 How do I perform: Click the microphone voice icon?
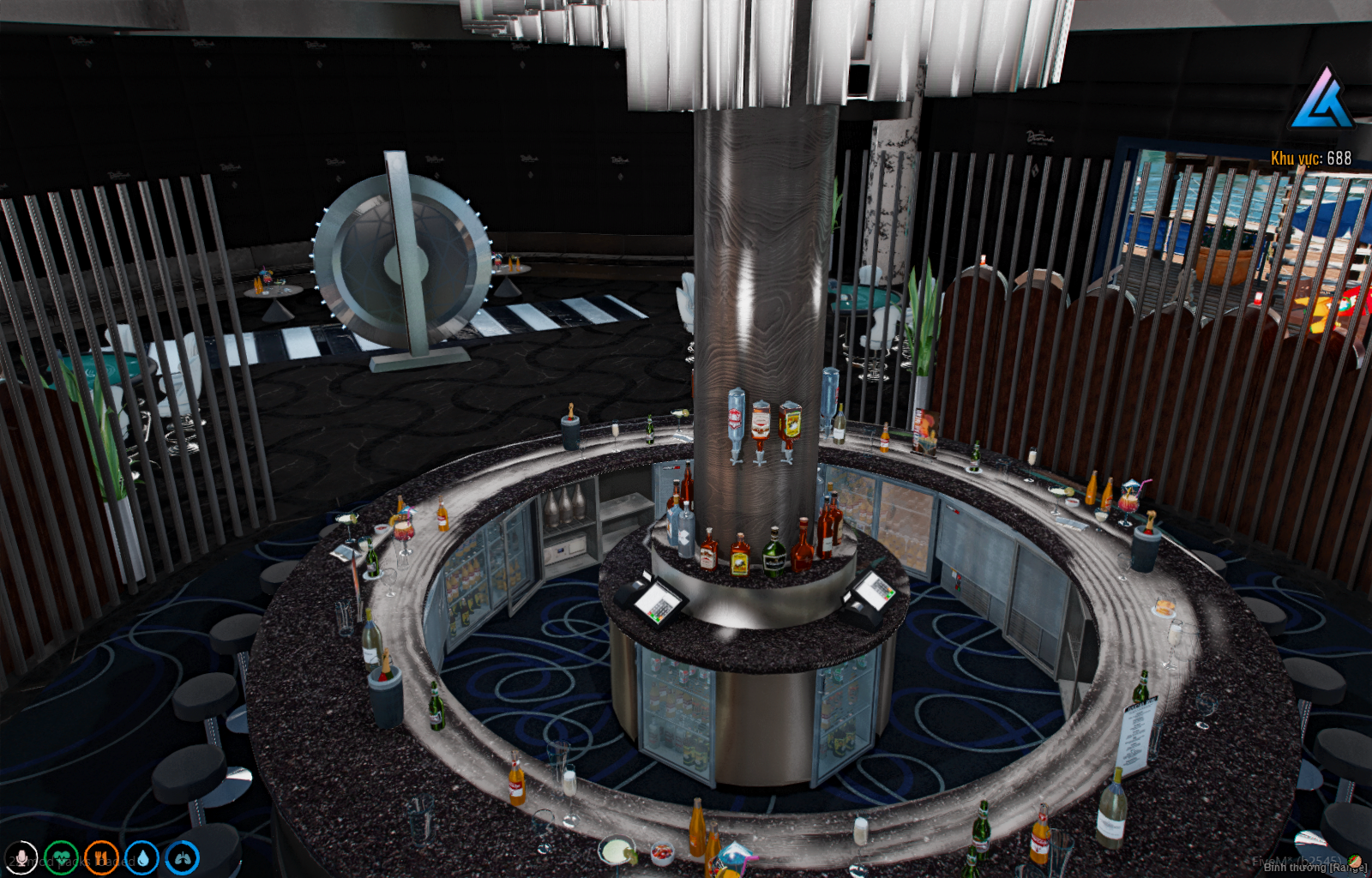[x=21, y=858]
